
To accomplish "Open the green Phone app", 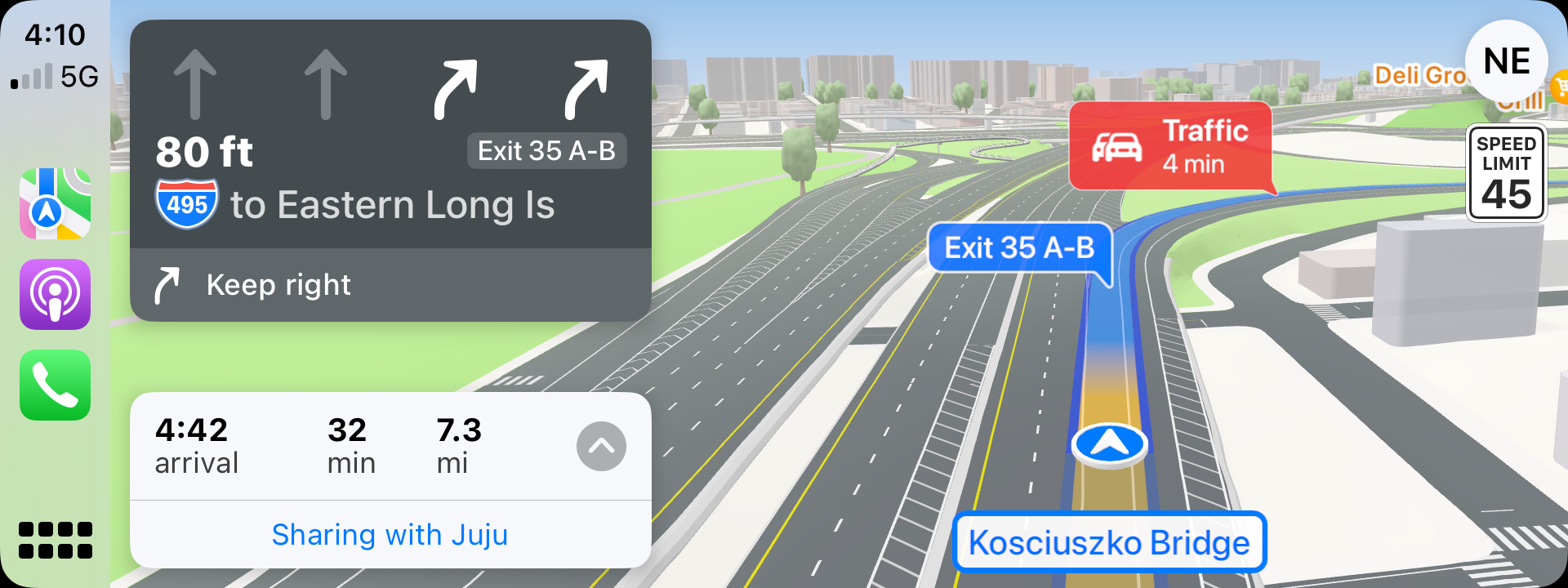I will click(x=55, y=385).
